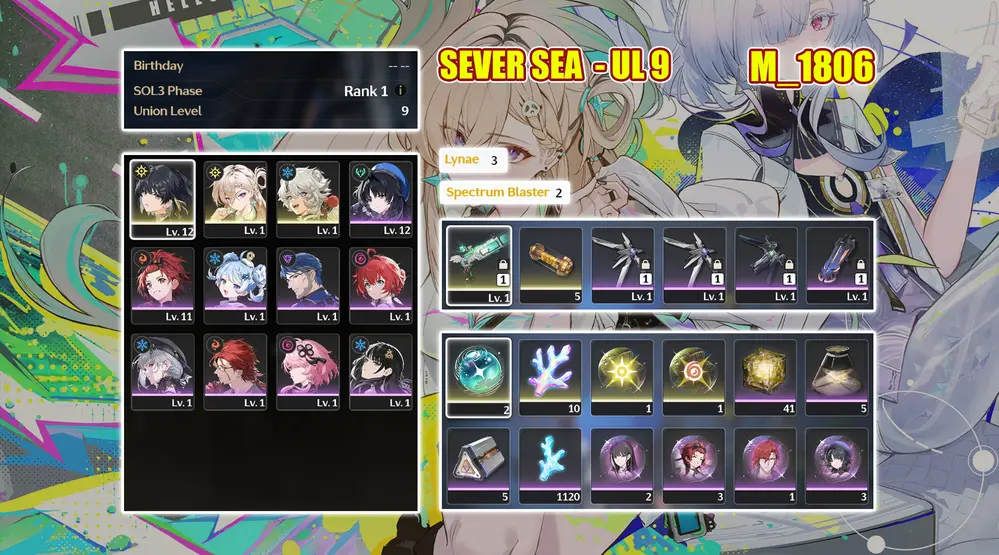The width and height of the screenshot is (999, 555).
Task: Select the blue twin-bun haired girl portrait
Action: coord(236,284)
